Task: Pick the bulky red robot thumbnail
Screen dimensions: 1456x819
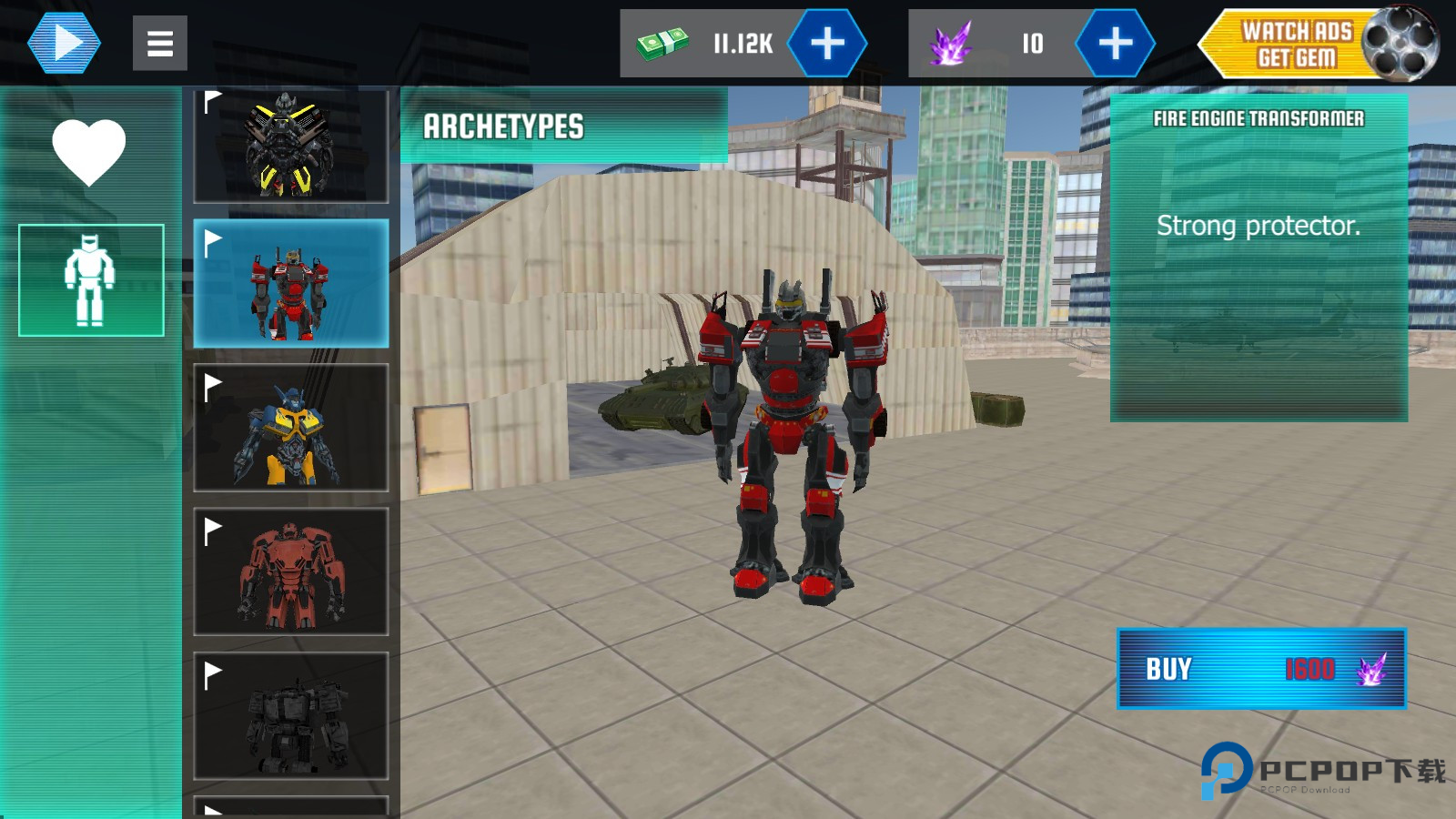Action: click(291, 571)
